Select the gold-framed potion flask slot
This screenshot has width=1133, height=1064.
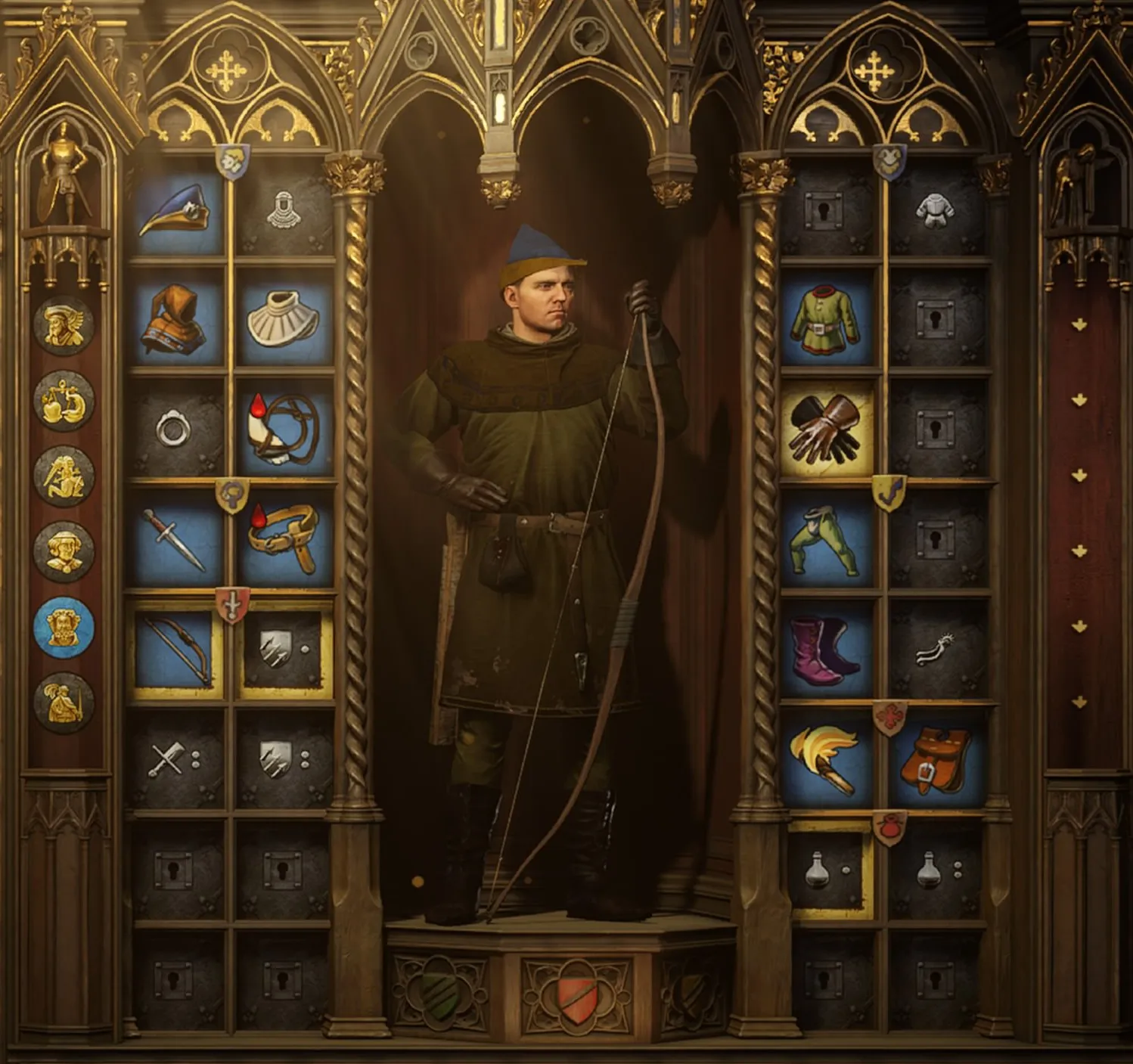[x=828, y=870]
